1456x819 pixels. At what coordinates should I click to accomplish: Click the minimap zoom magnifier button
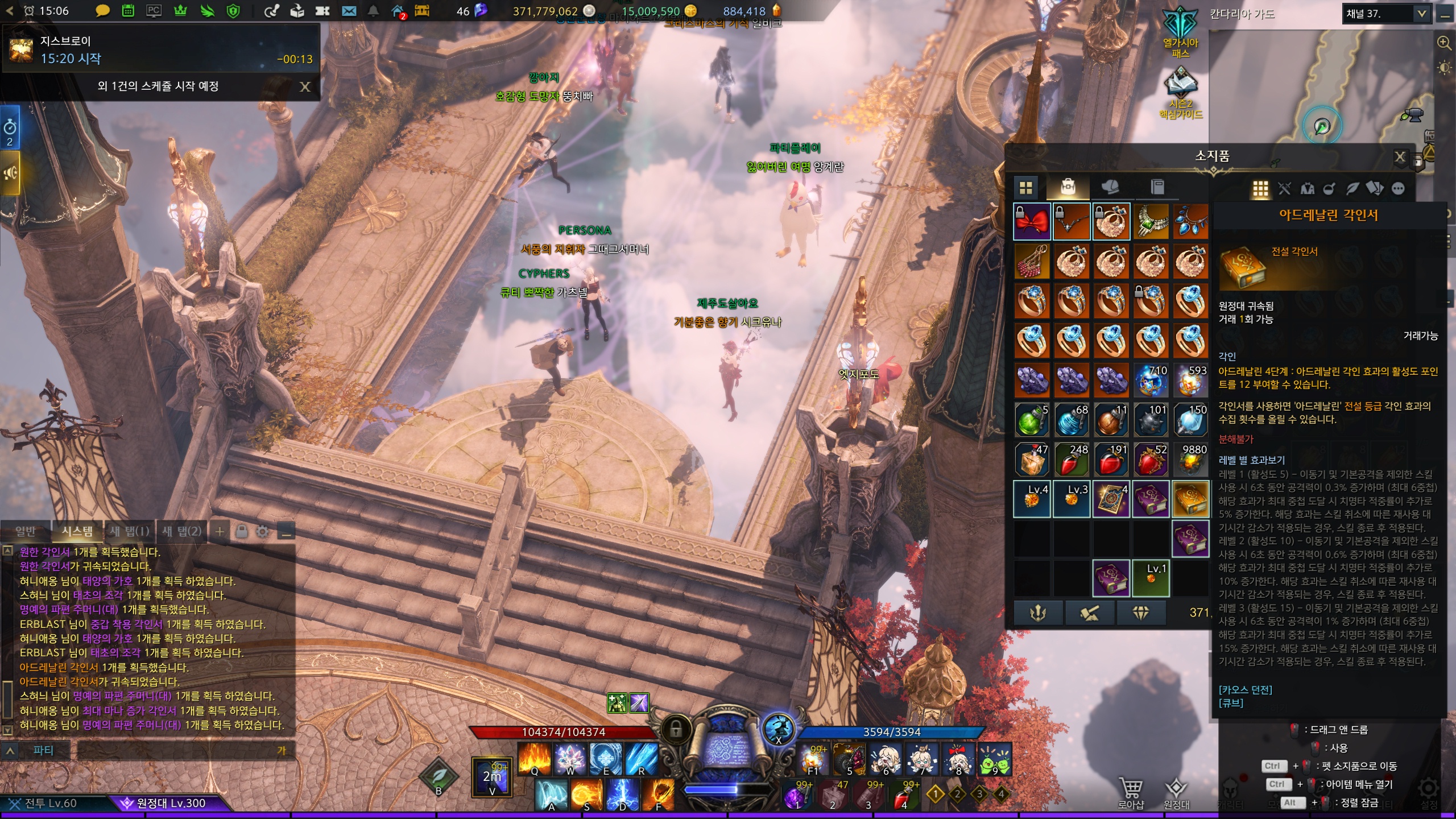tap(1443, 43)
